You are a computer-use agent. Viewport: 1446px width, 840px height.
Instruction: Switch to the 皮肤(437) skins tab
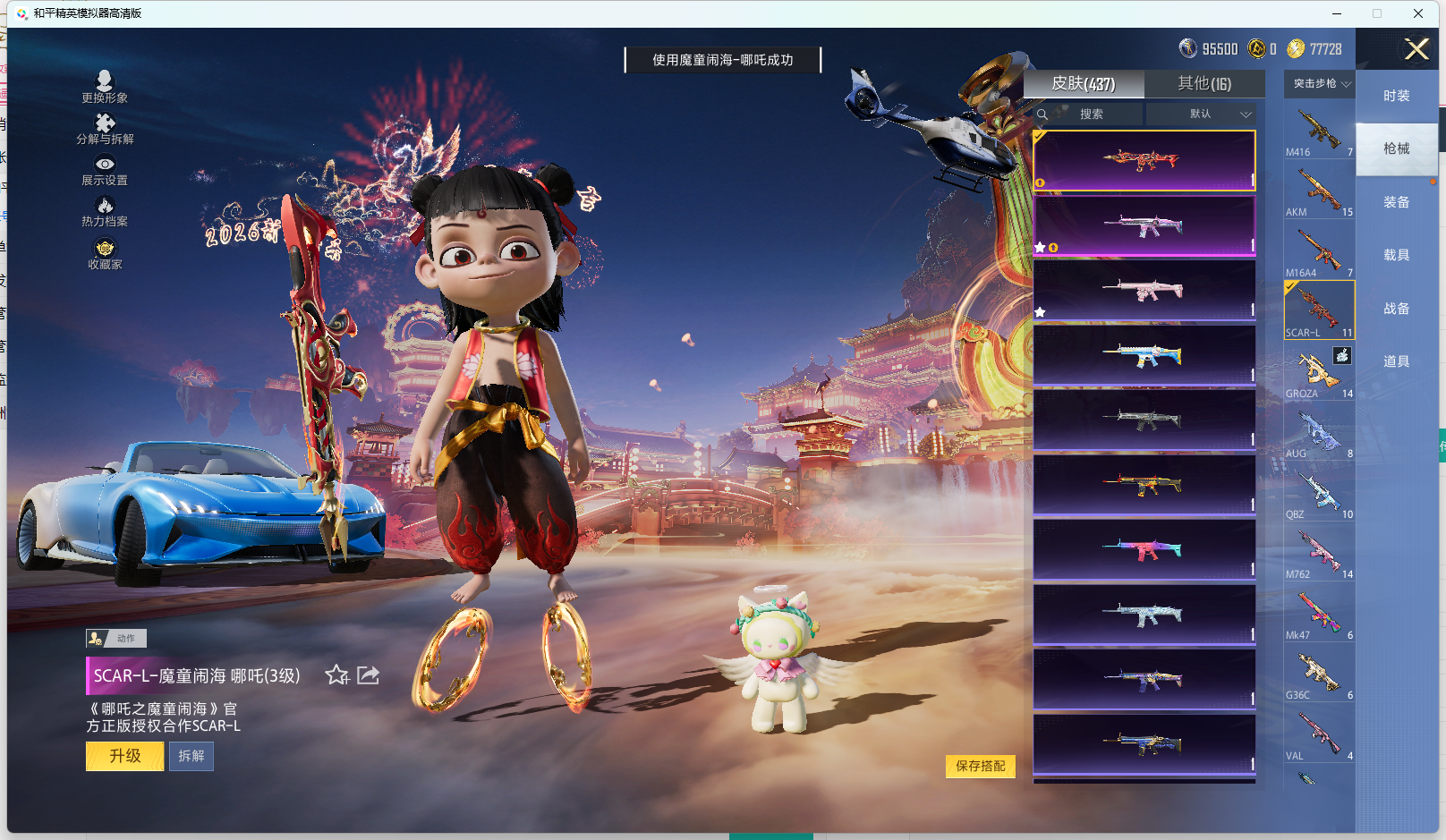pos(1083,84)
